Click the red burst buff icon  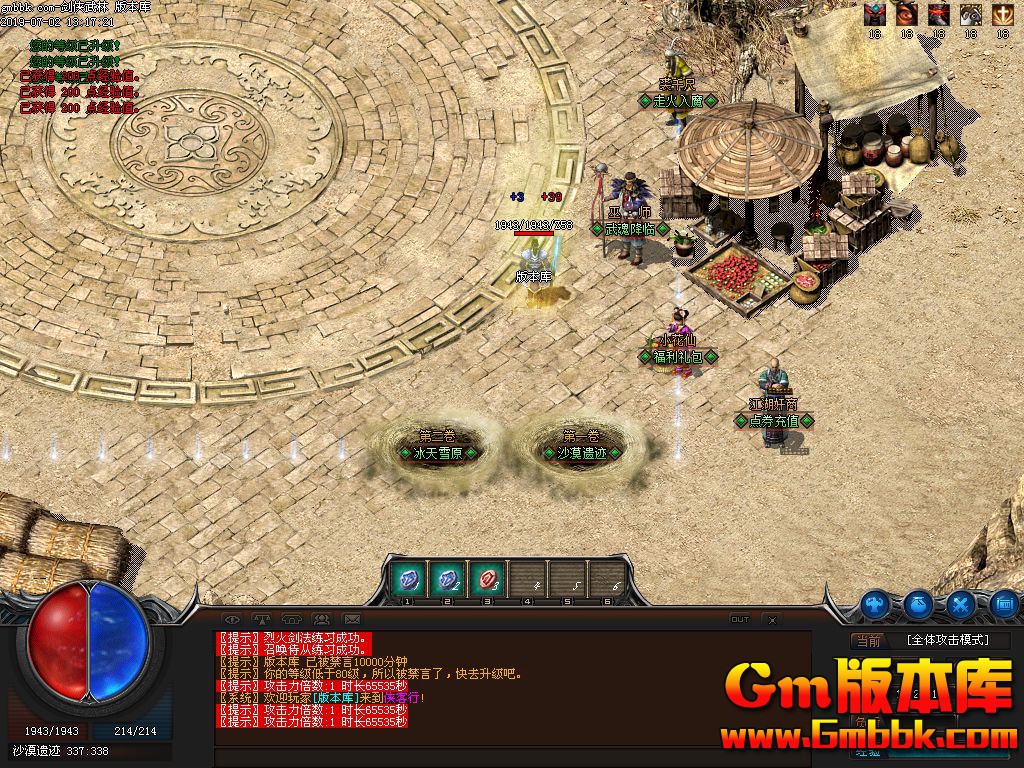pyautogui.click(x=938, y=14)
